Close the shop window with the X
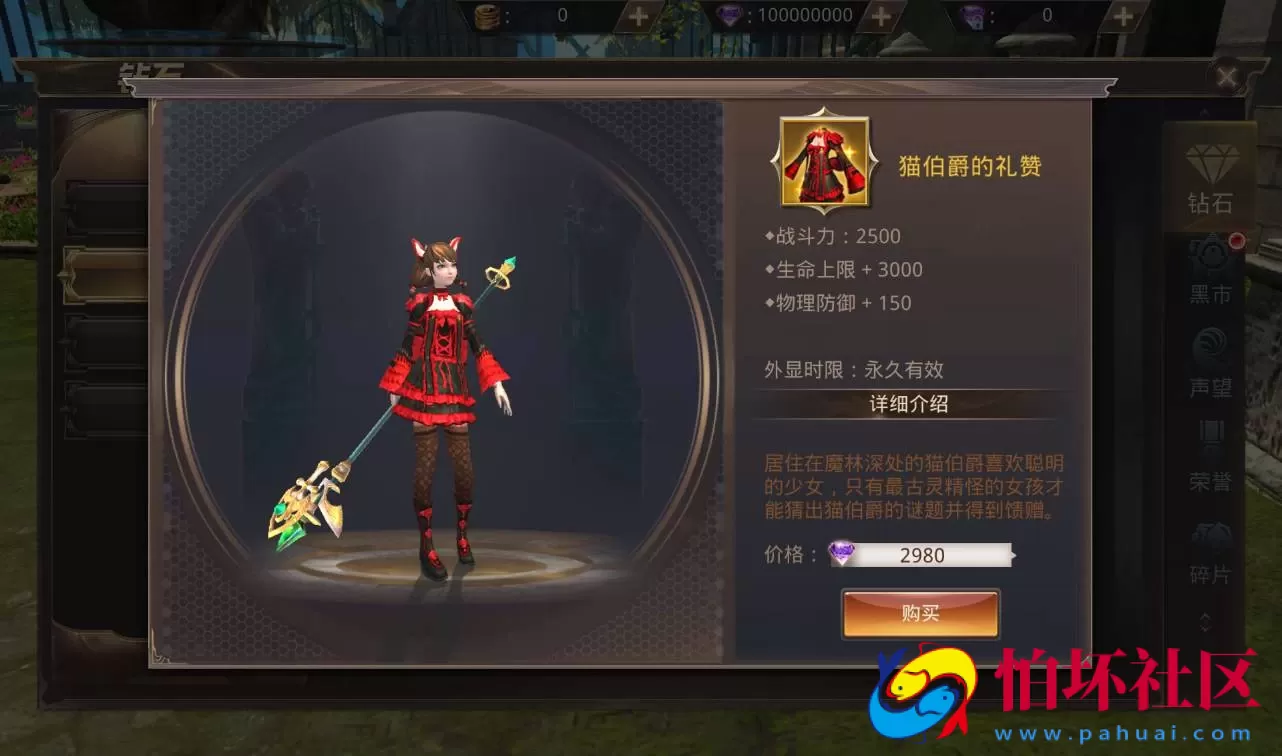 [x=1228, y=77]
